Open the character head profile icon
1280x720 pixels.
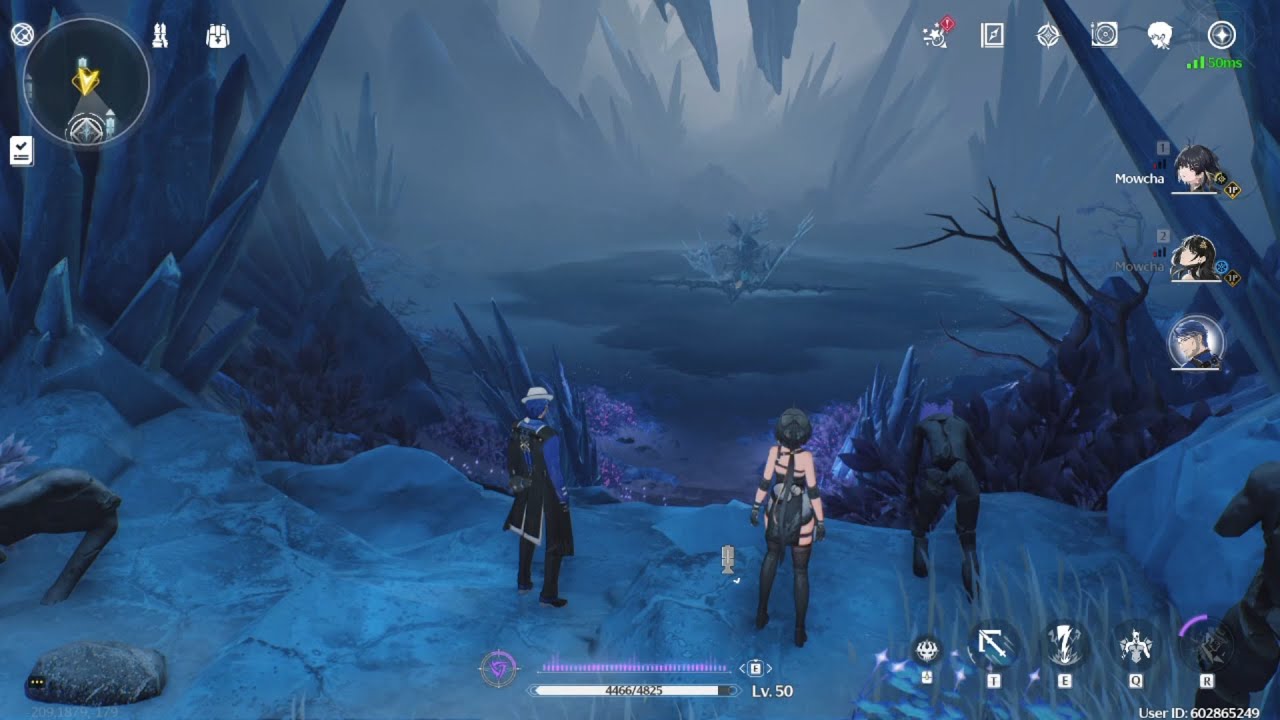pos(1160,36)
